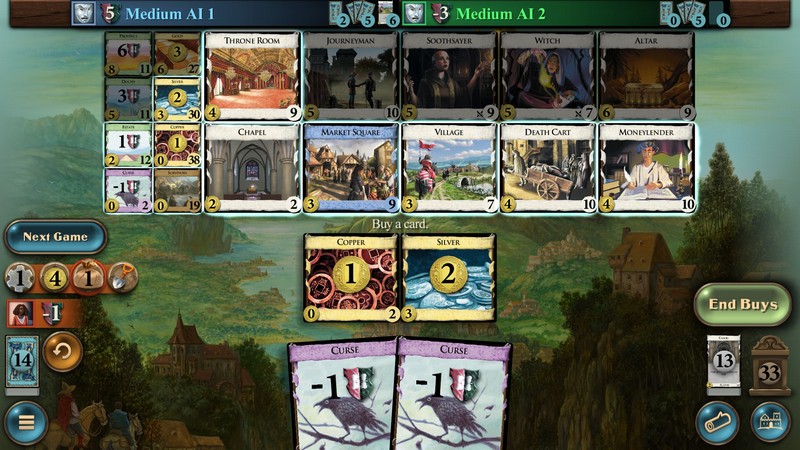
Task: Start the Next Game
Action: [x=55, y=237]
